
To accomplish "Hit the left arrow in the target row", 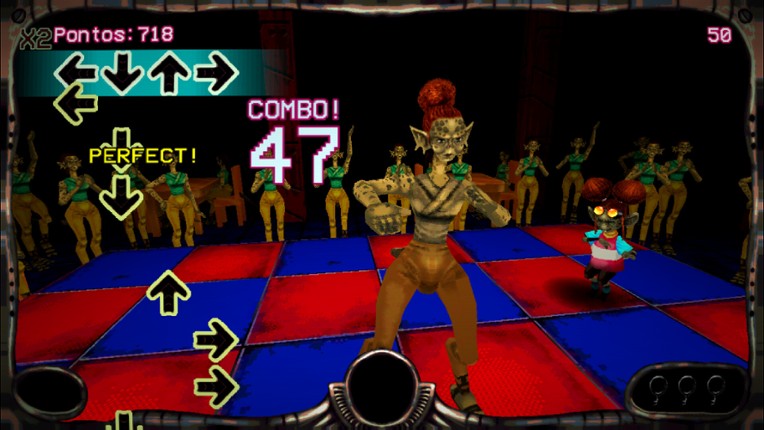I will click(x=76, y=72).
